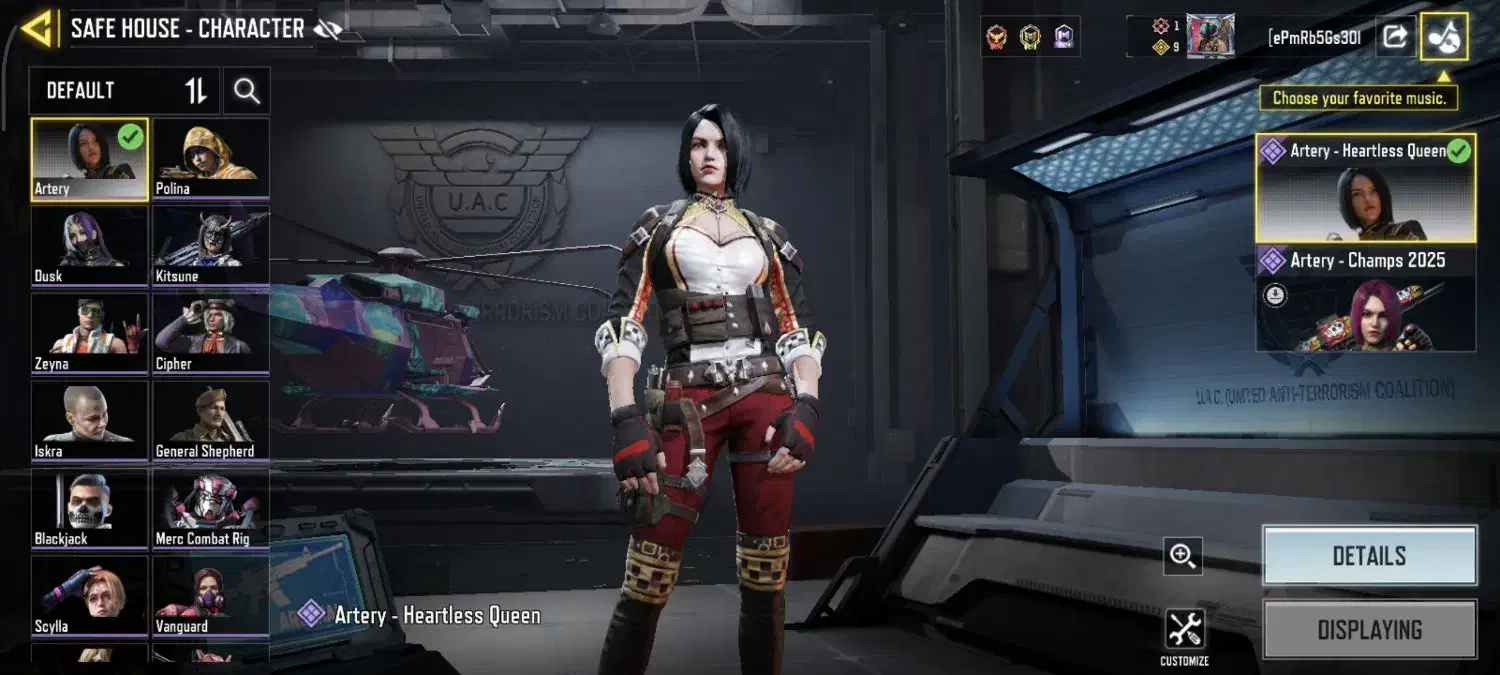Choose the Dusk character tile

click(x=89, y=246)
